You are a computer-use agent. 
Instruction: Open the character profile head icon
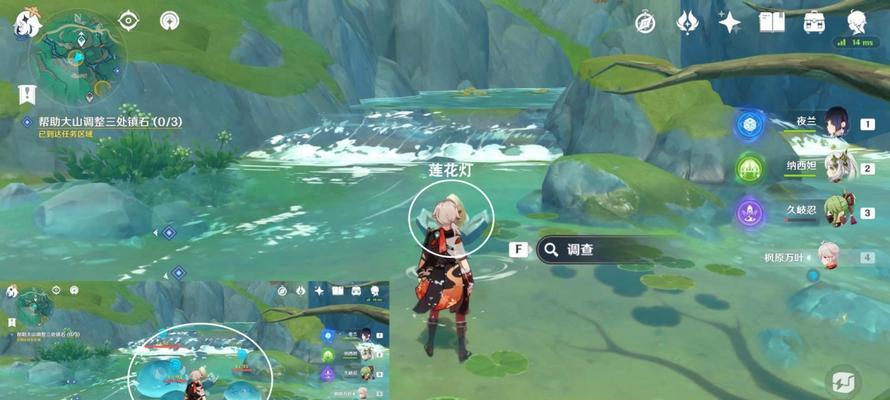point(857,22)
